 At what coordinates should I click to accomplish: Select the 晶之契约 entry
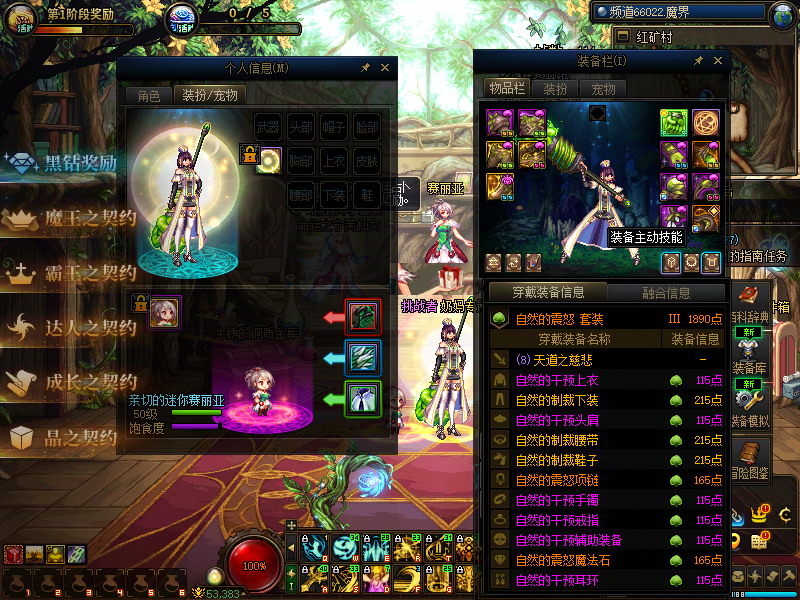(80, 437)
